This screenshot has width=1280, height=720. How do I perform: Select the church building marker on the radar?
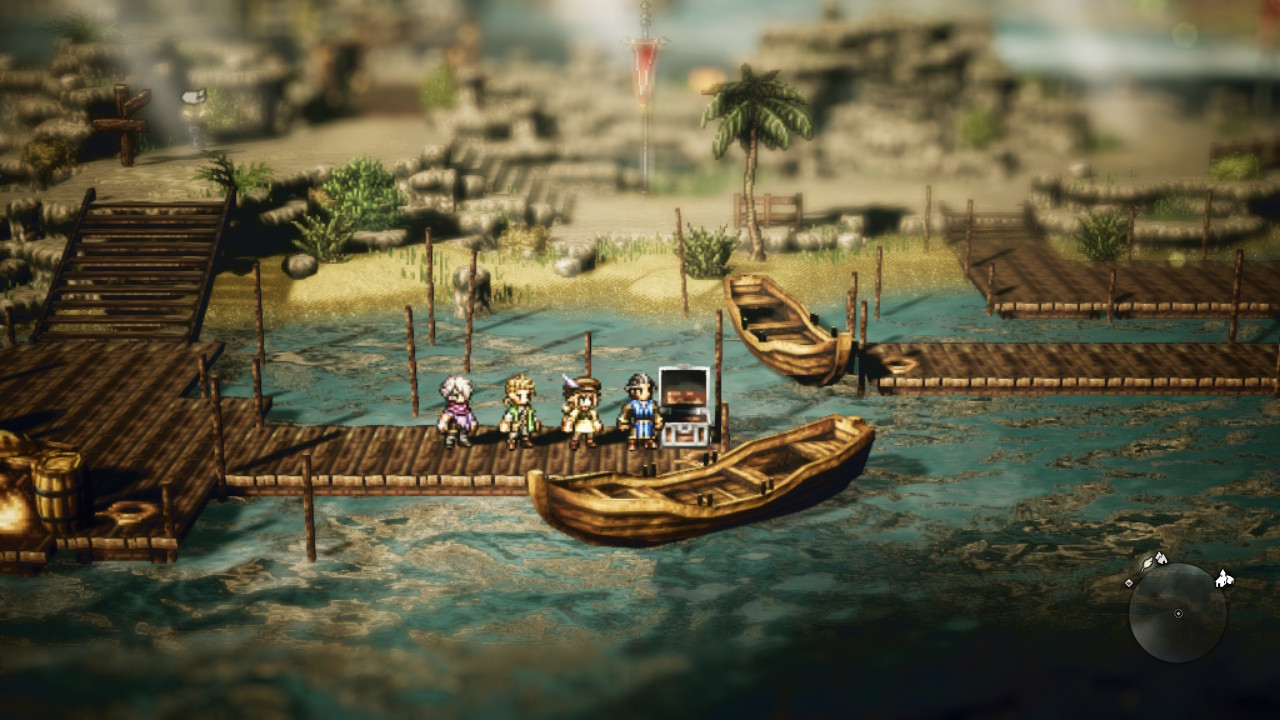pyautogui.click(x=1224, y=579)
